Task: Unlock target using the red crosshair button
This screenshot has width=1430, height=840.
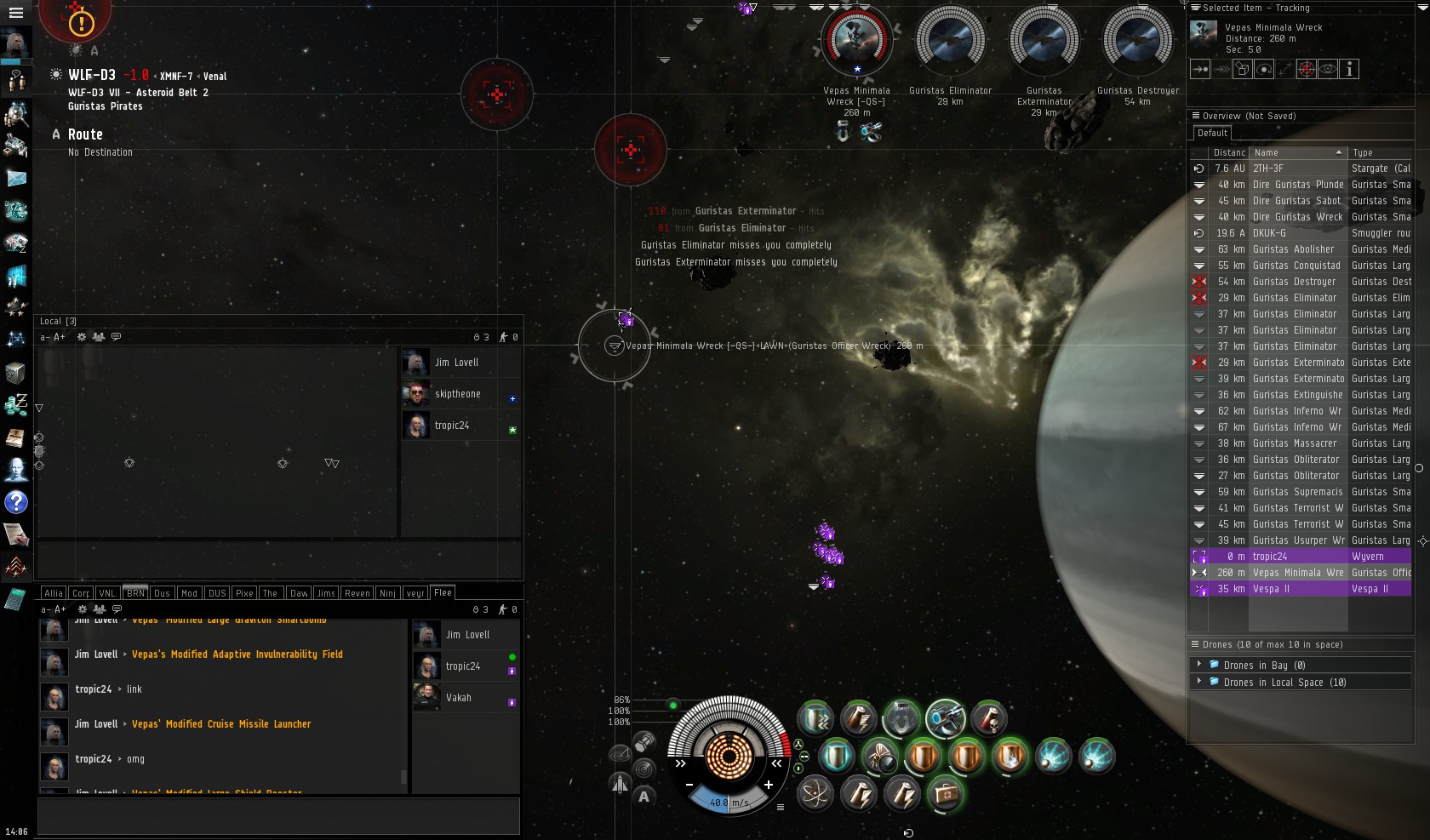Action: tap(1307, 70)
